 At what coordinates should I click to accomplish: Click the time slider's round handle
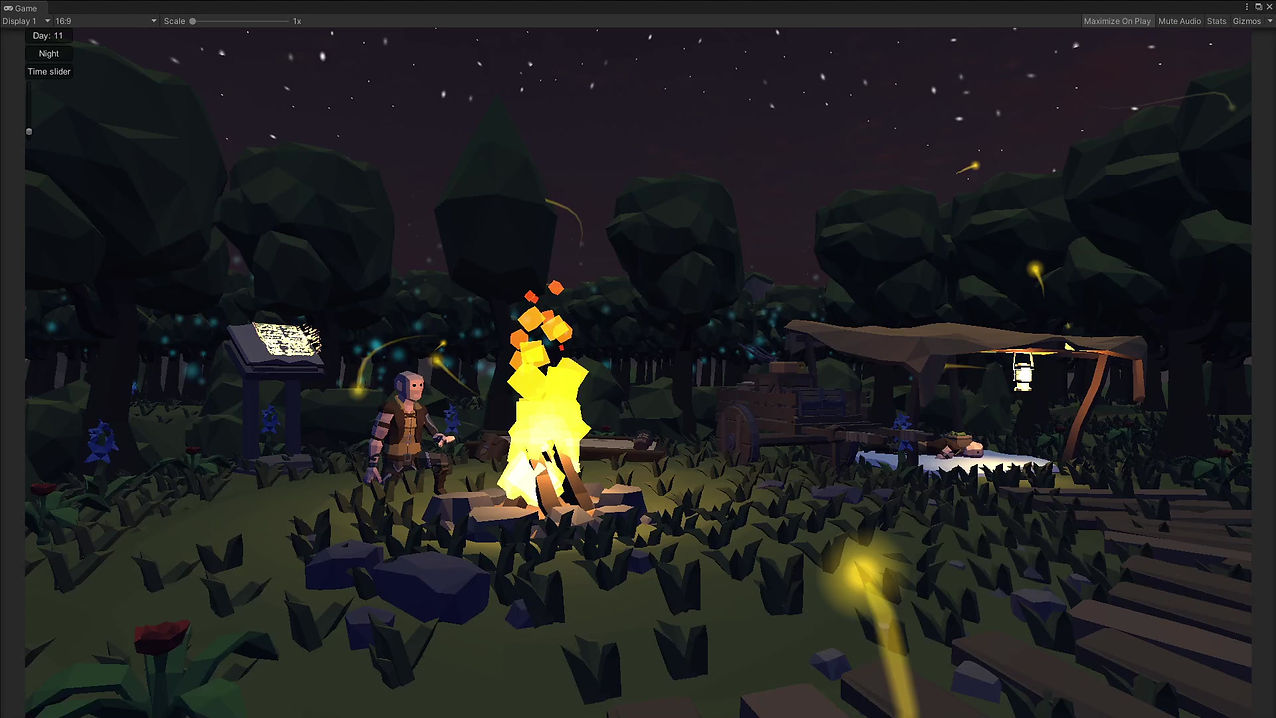(29, 131)
